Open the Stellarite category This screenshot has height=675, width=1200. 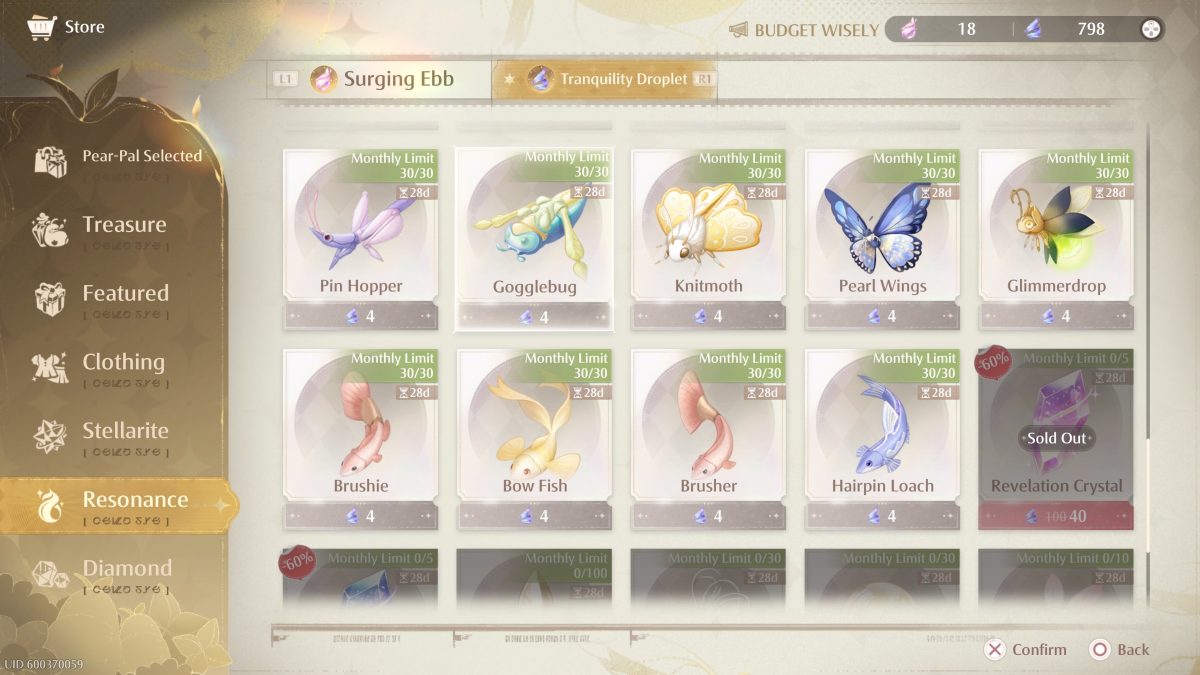pos(124,432)
